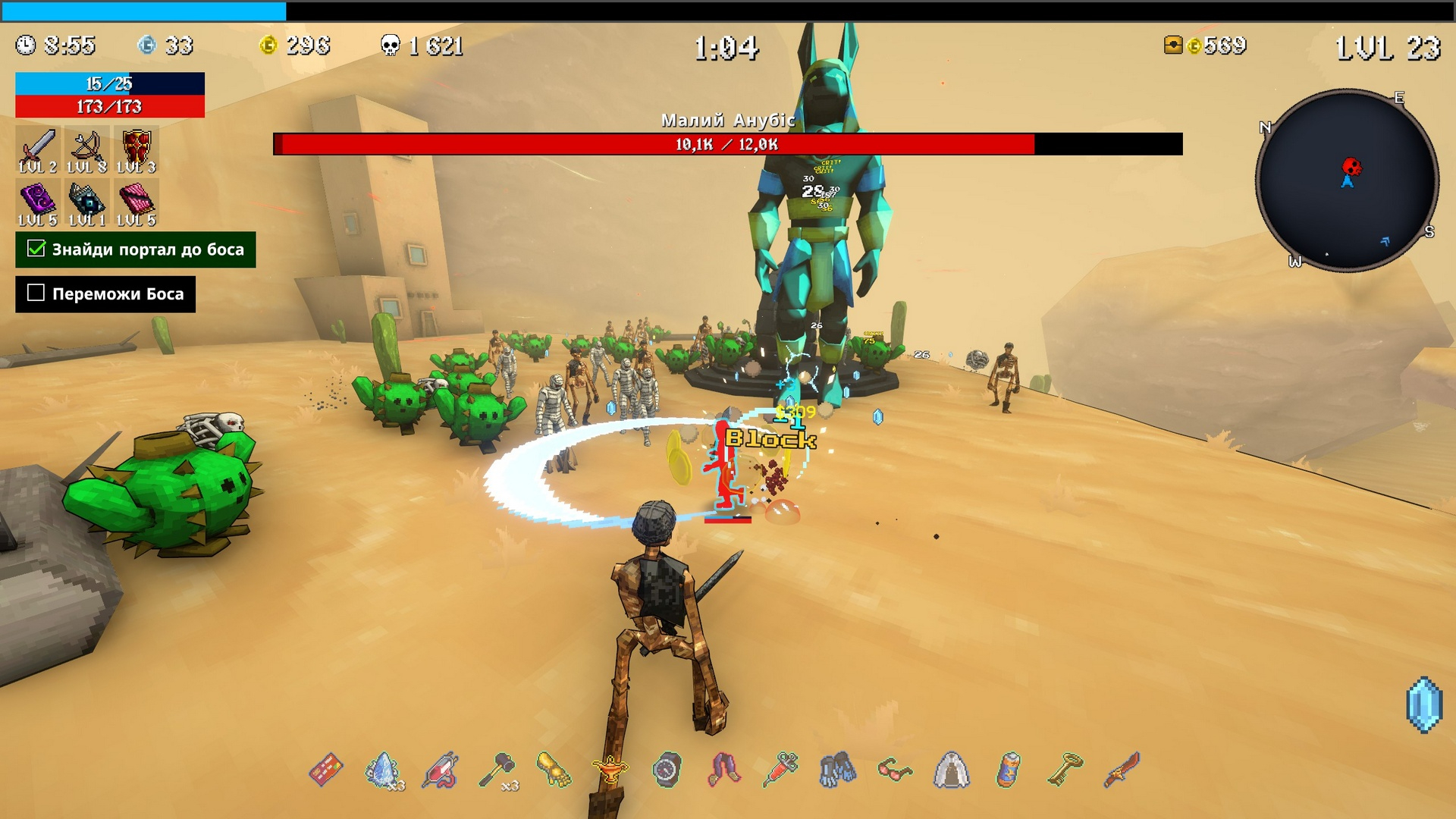This screenshot has height=819, width=1456.
Task: Select the red credit card item
Action: point(326,770)
